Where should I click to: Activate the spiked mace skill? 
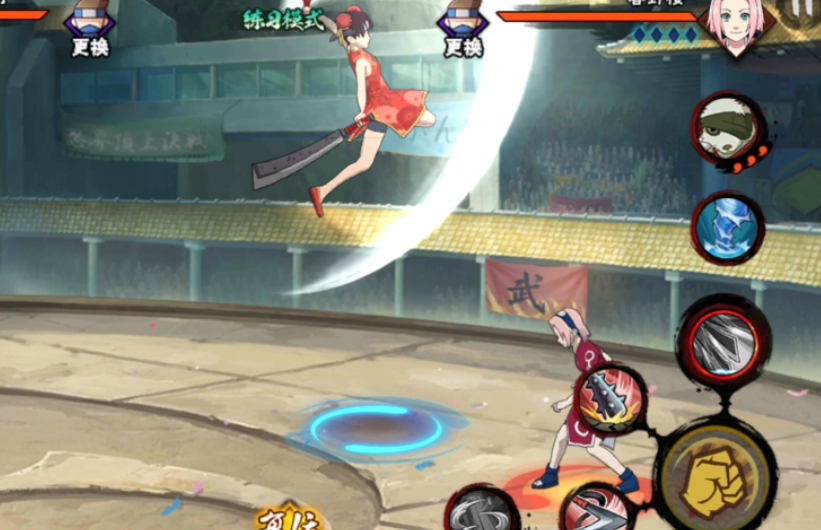click(610, 399)
